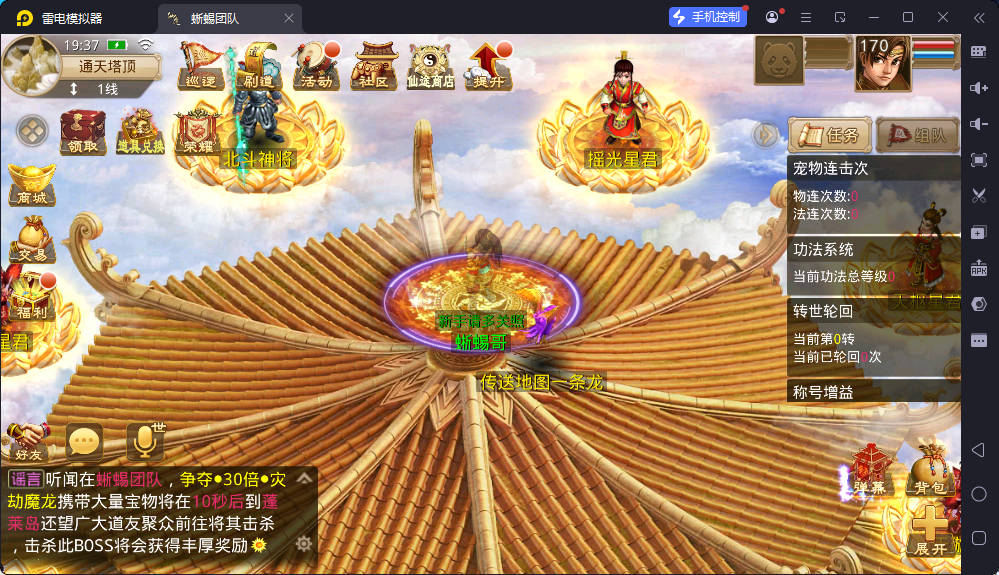Open the 活动 events drum icon
This screenshot has width=999, height=575.
point(318,66)
